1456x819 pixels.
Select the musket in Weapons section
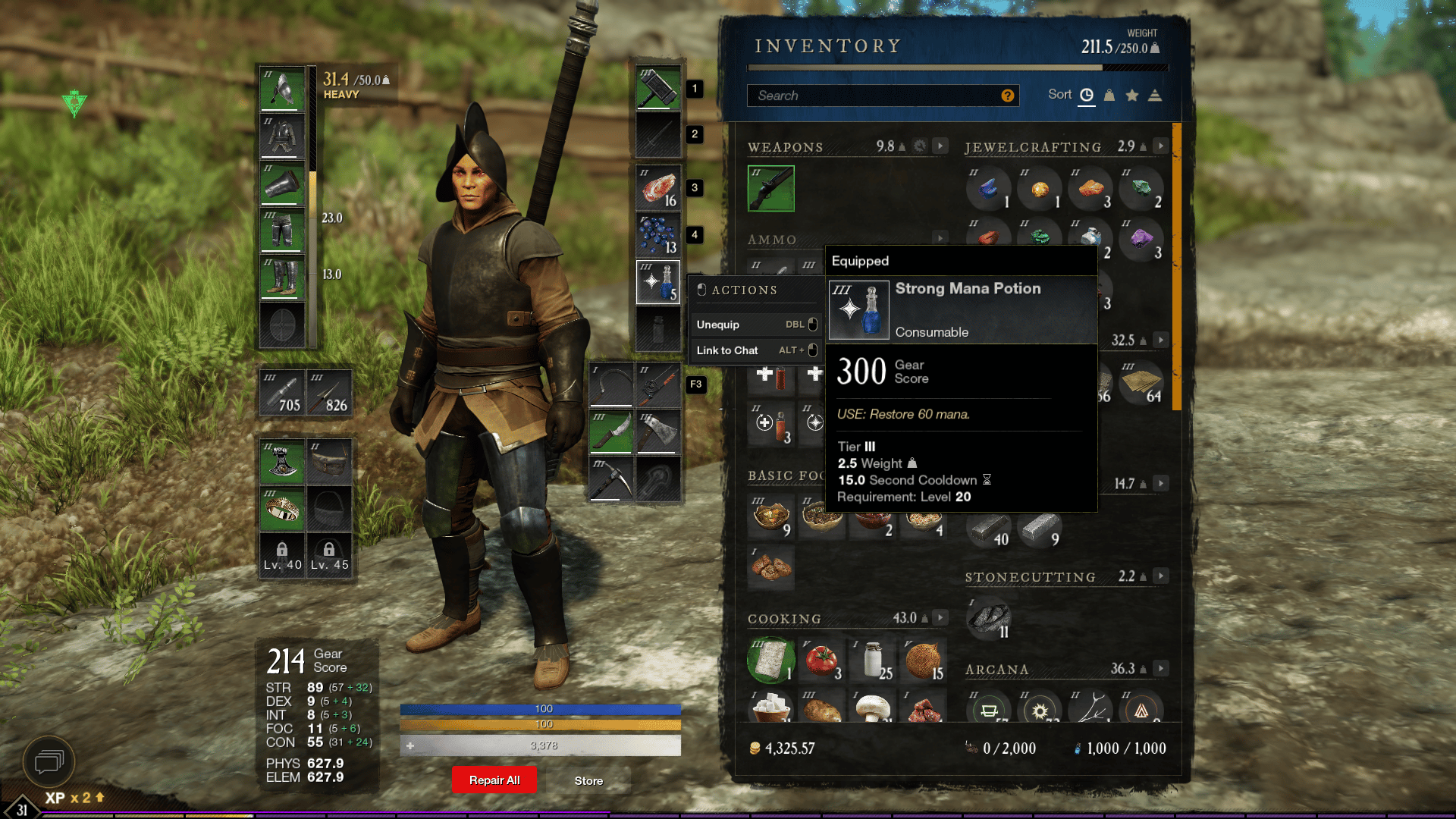[771, 188]
